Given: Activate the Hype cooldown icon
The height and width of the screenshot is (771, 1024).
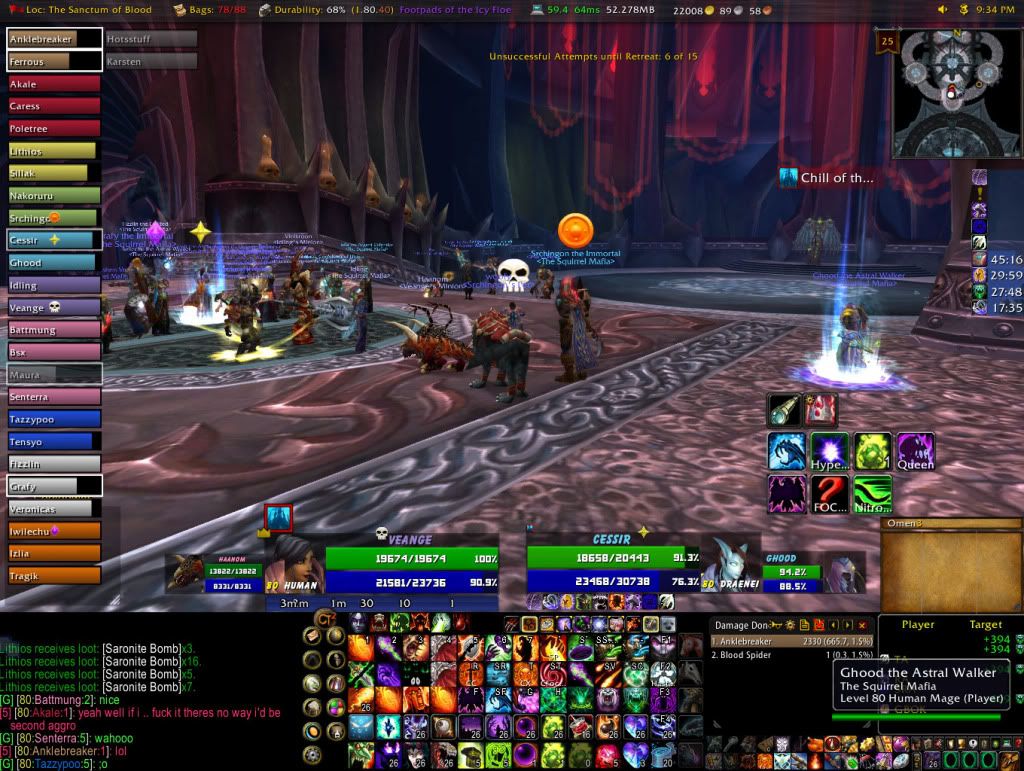Looking at the screenshot, I should click(829, 452).
